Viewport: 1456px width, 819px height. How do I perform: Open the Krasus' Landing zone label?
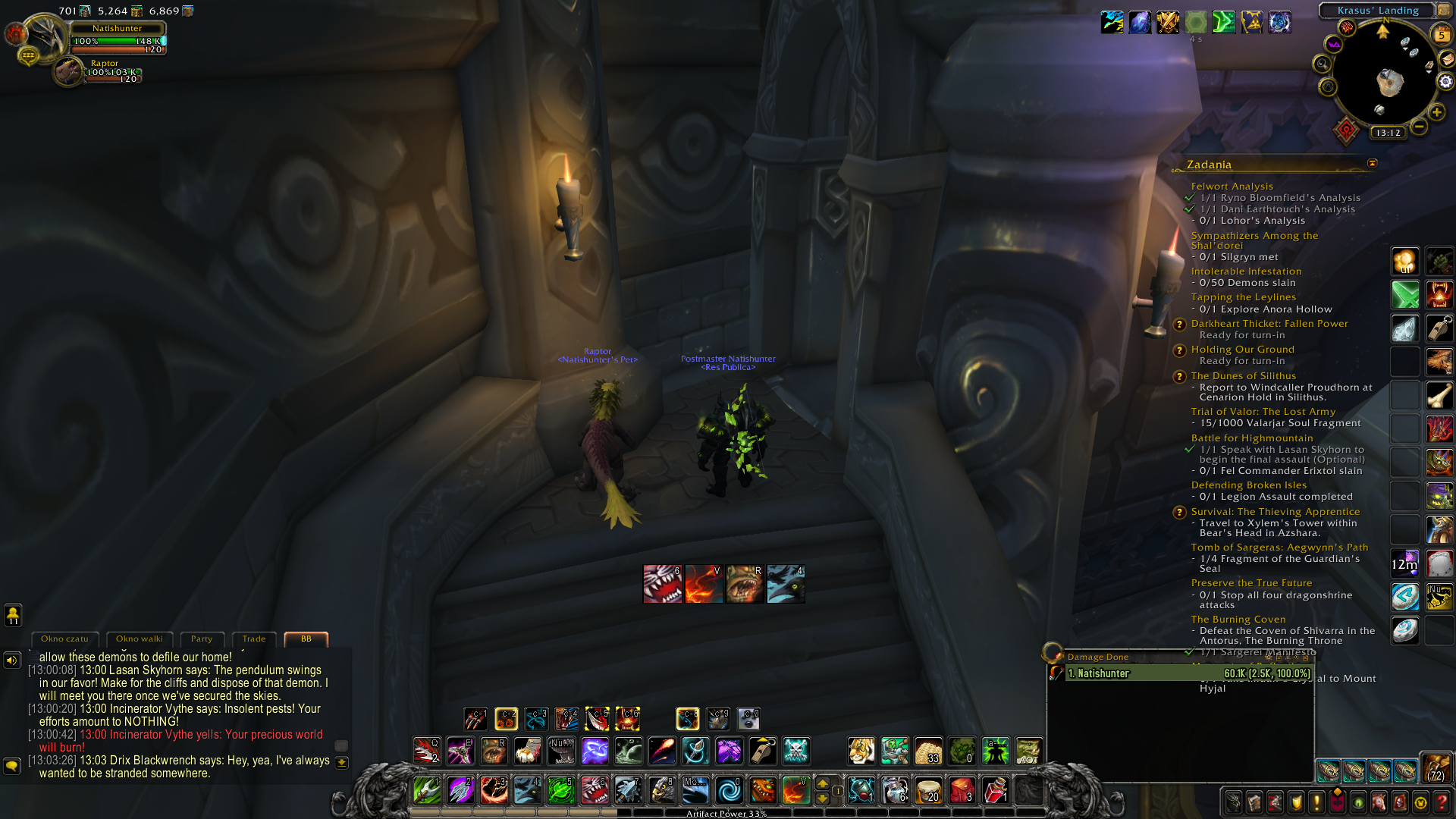click(1377, 11)
